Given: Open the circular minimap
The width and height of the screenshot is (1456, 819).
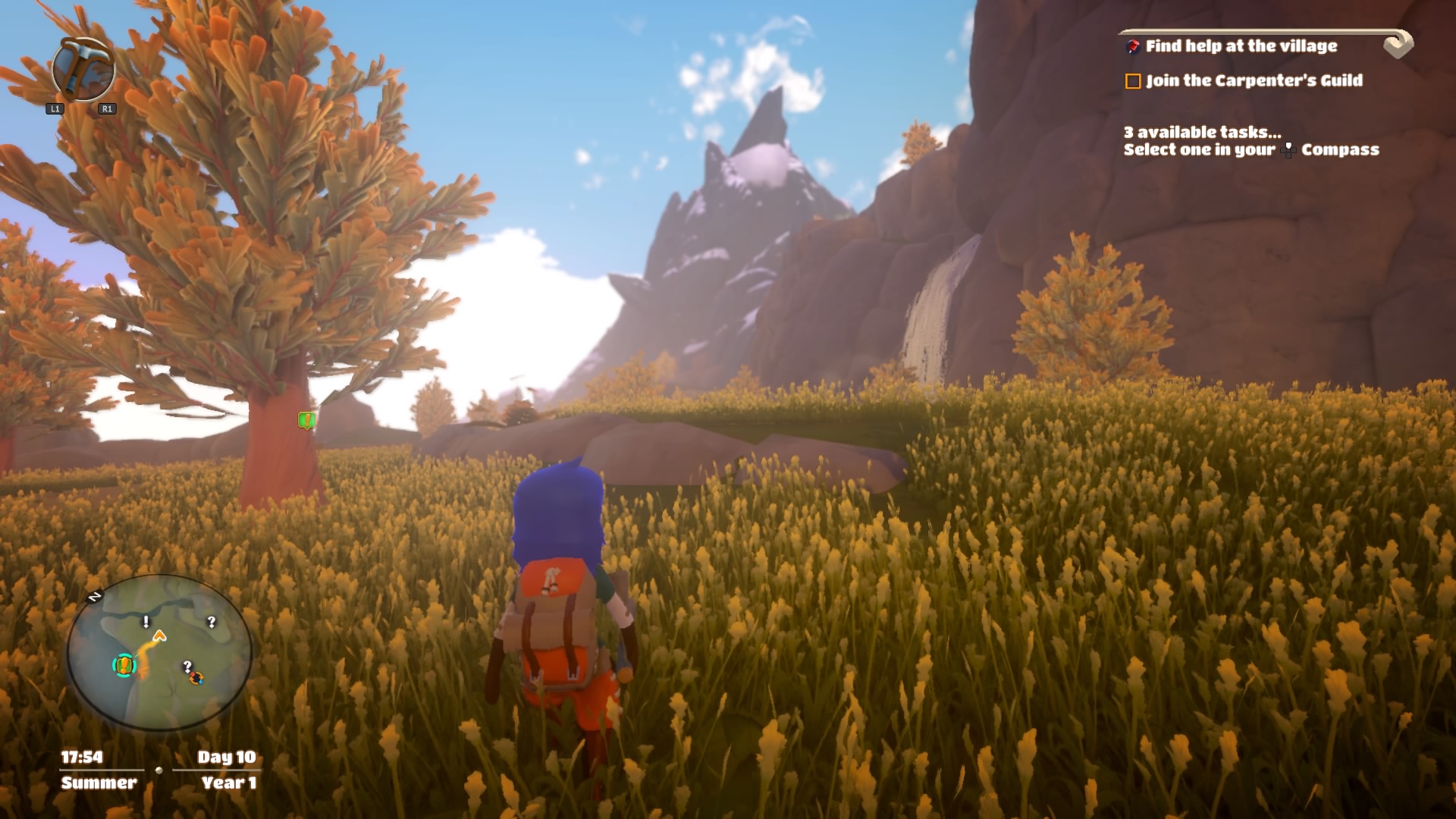Looking at the screenshot, I should [x=159, y=652].
